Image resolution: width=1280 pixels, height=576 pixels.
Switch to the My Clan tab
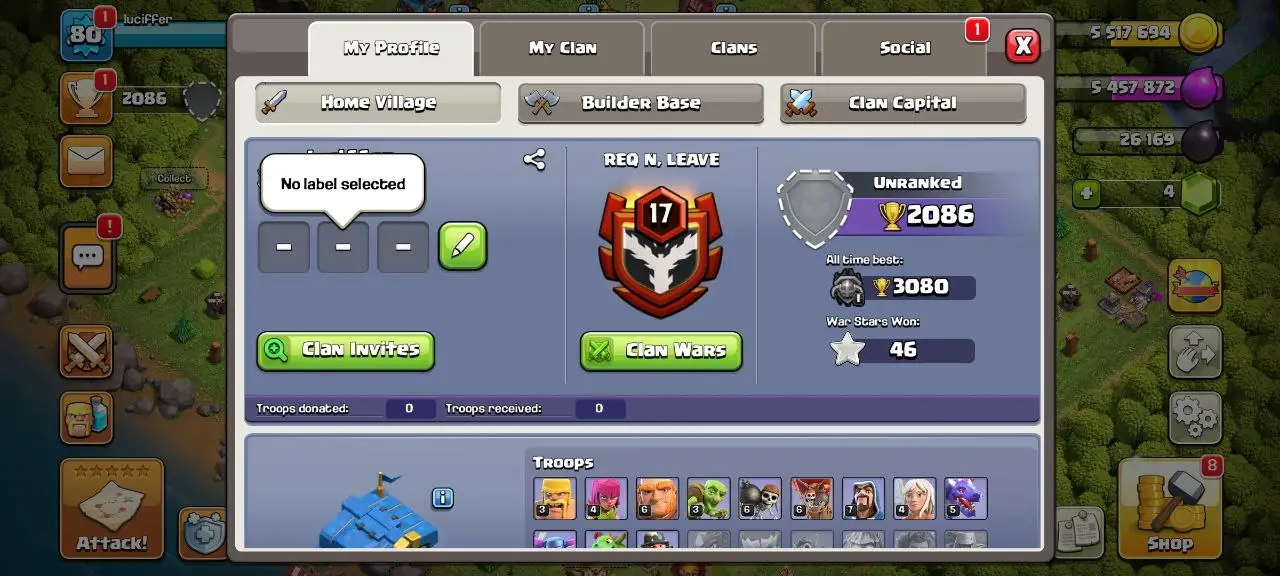coord(562,48)
